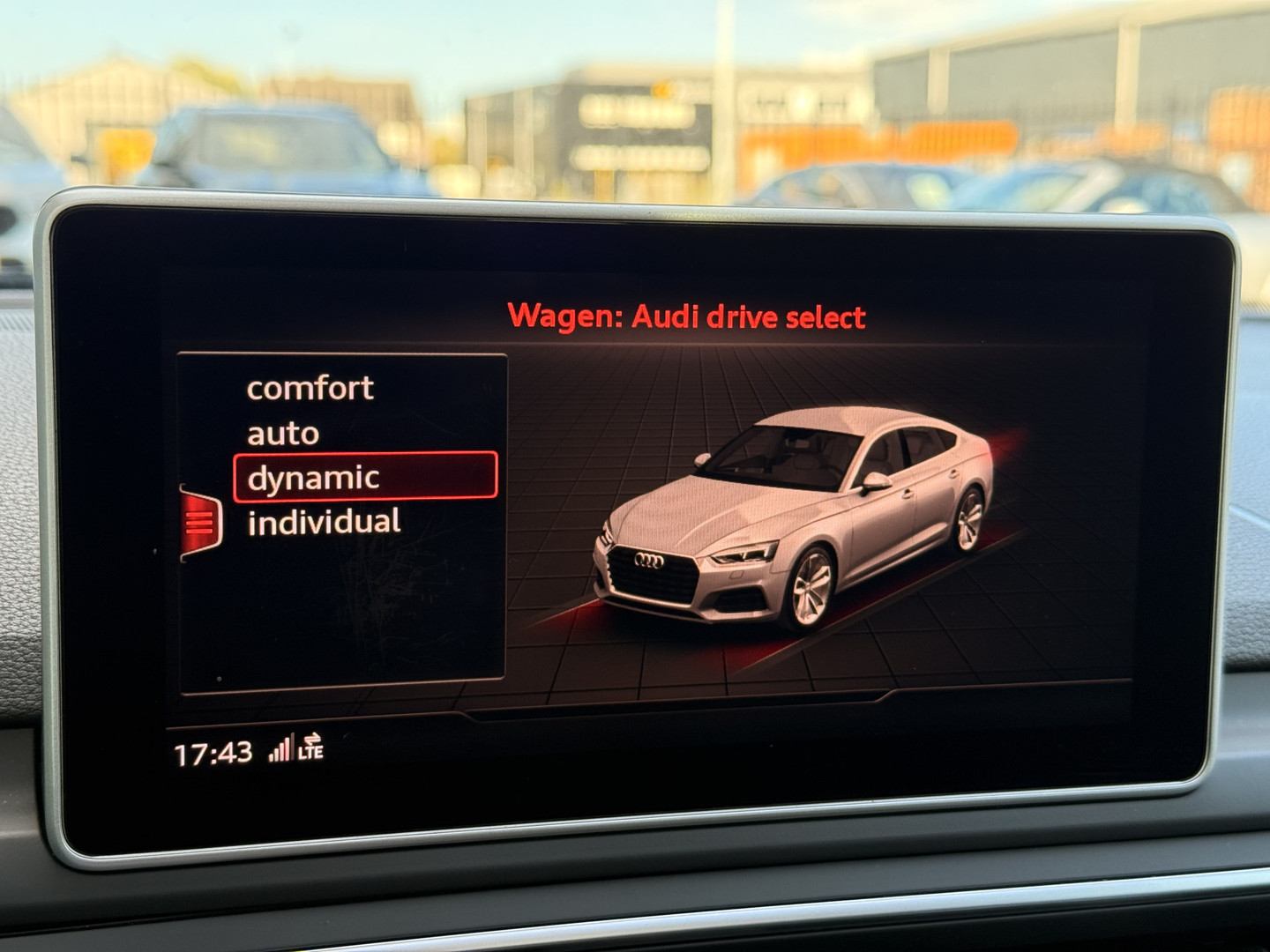Switch to the individual drive mode

point(324,523)
